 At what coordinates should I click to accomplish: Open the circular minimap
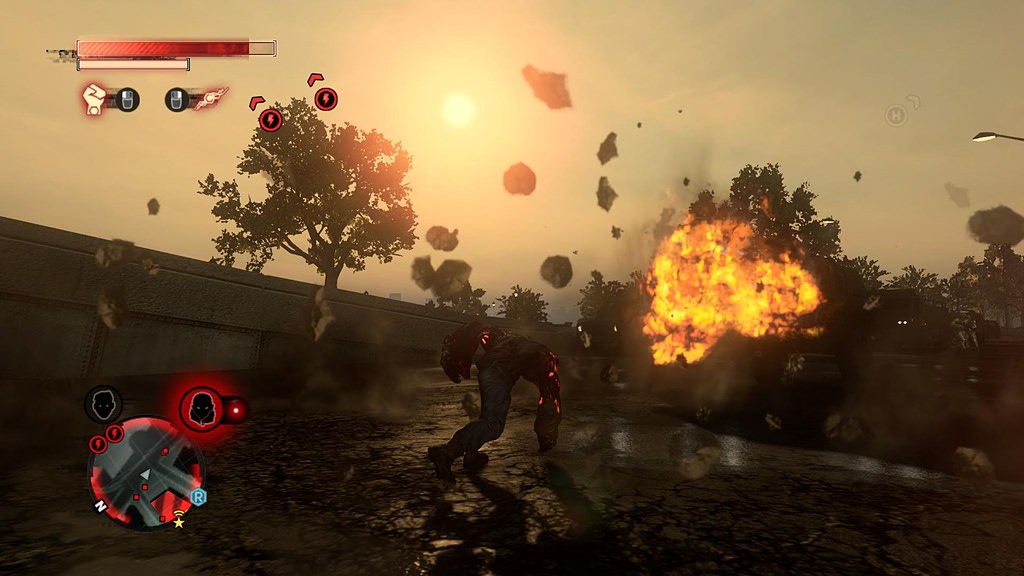point(145,472)
